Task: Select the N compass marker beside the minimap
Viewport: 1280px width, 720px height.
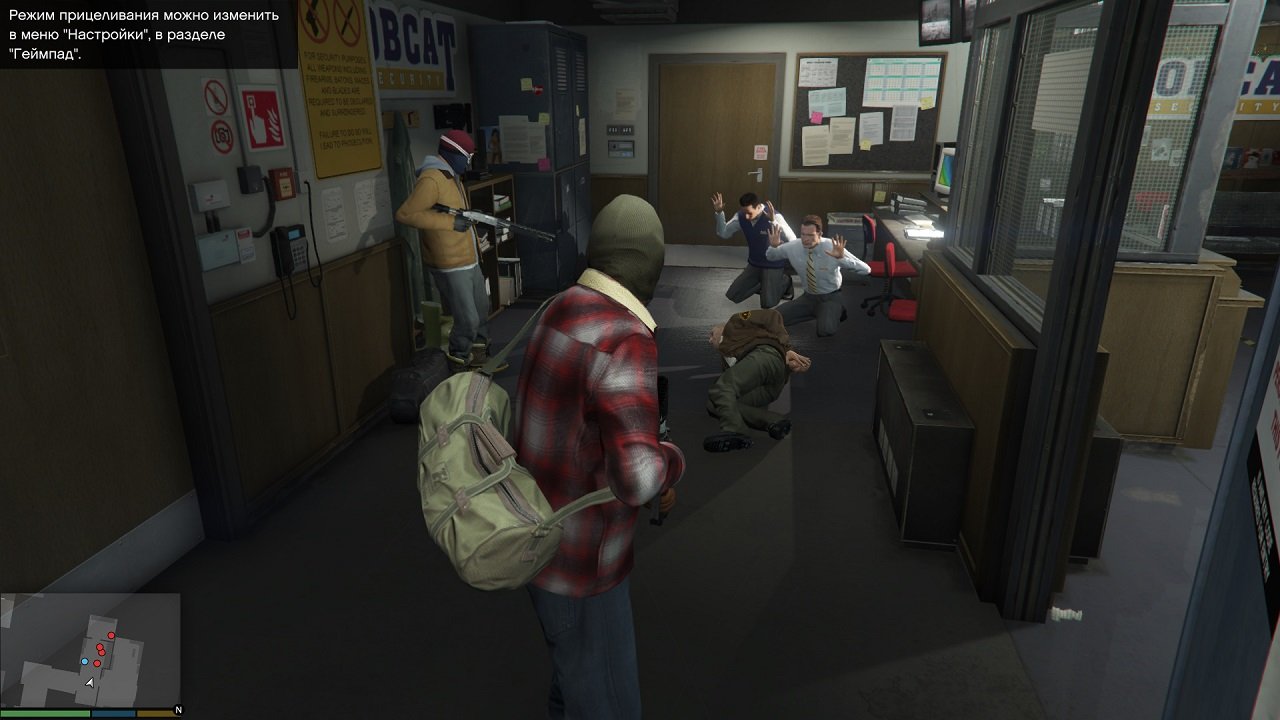Action: point(178,710)
